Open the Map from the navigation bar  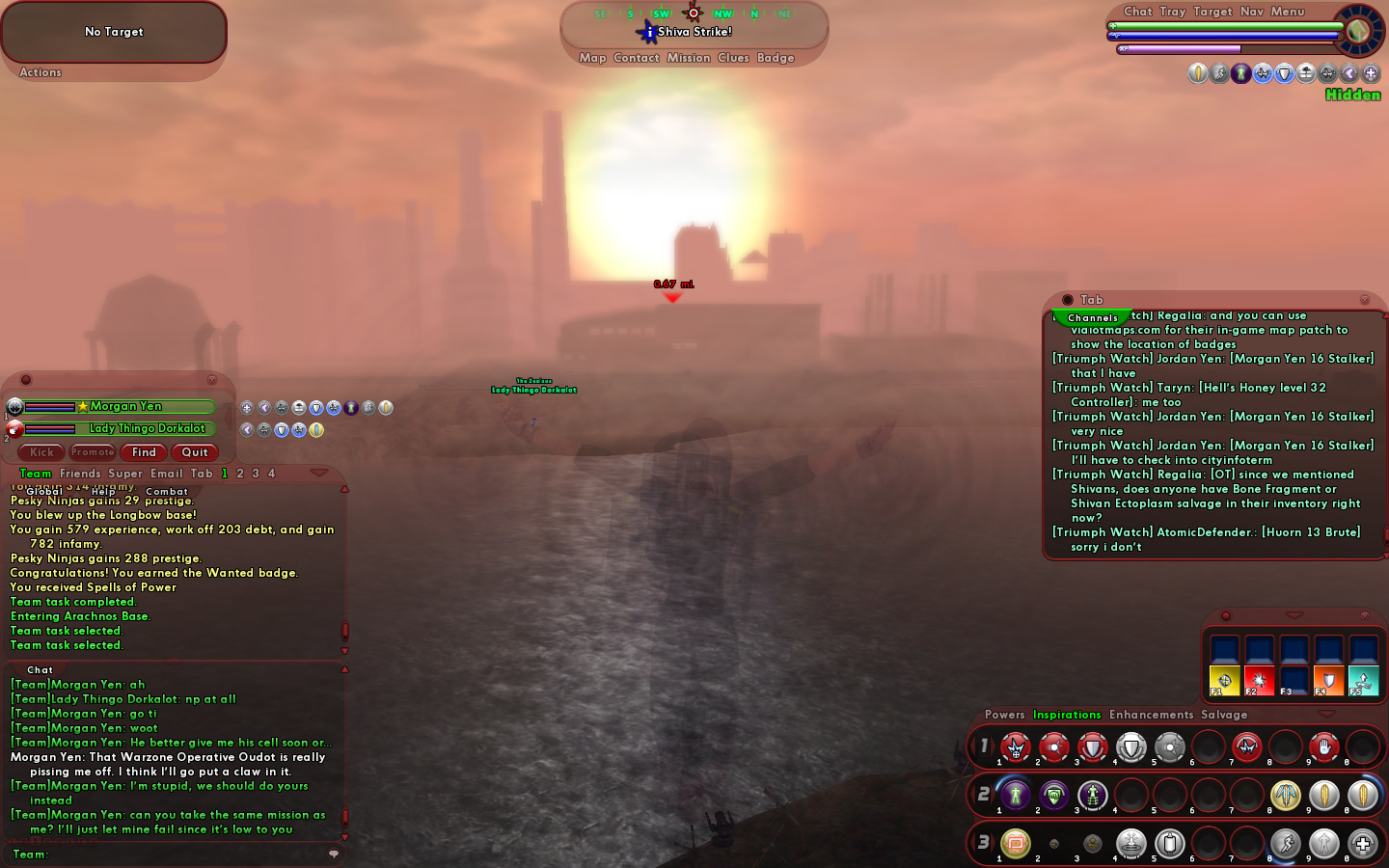click(x=592, y=58)
